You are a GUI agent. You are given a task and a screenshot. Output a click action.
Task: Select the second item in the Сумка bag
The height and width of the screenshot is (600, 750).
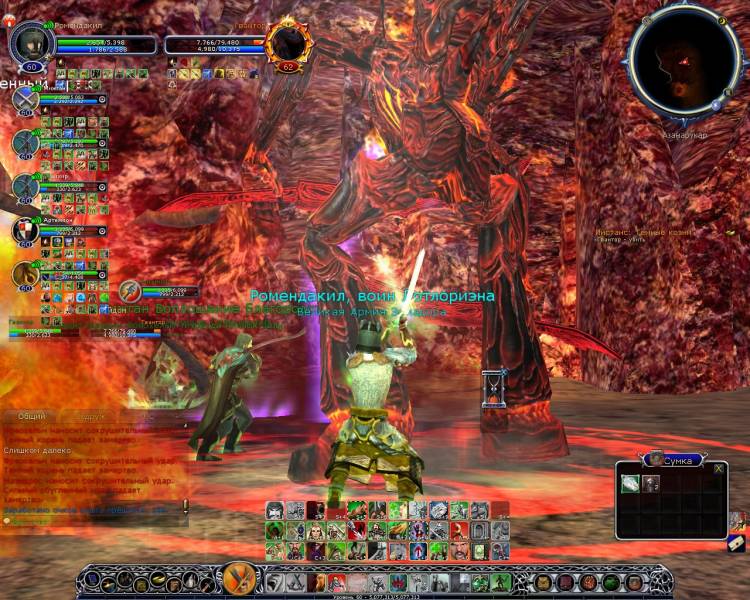(x=651, y=484)
